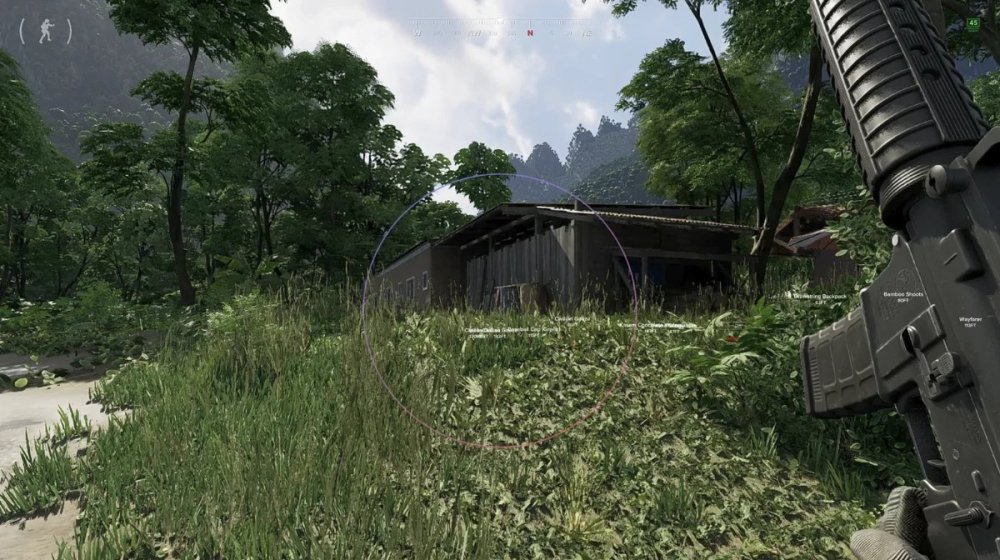Select the Bamboo Shoots loot label
The height and width of the screenshot is (560, 1000).
pyautogui.click(x=903, y=294)
